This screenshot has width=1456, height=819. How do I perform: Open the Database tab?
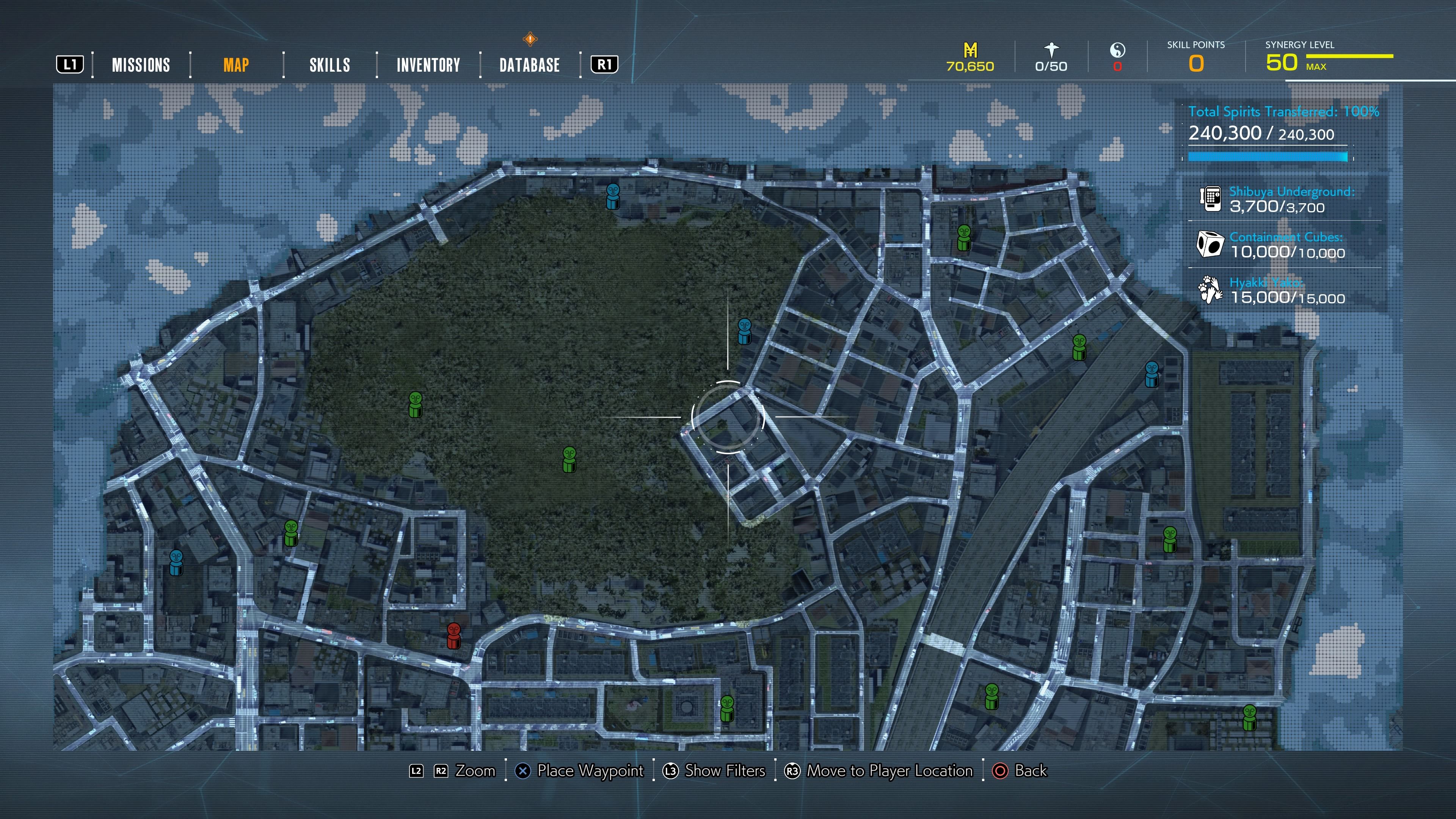point(529,65)
